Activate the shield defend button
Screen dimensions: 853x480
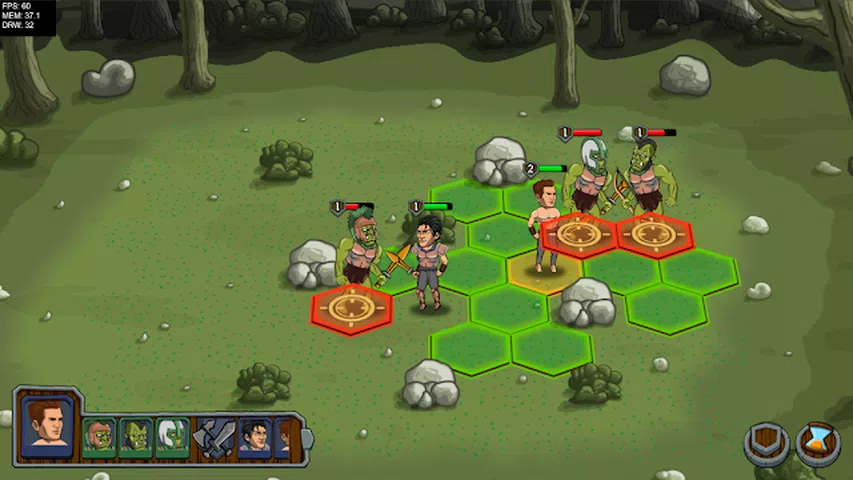766,444
